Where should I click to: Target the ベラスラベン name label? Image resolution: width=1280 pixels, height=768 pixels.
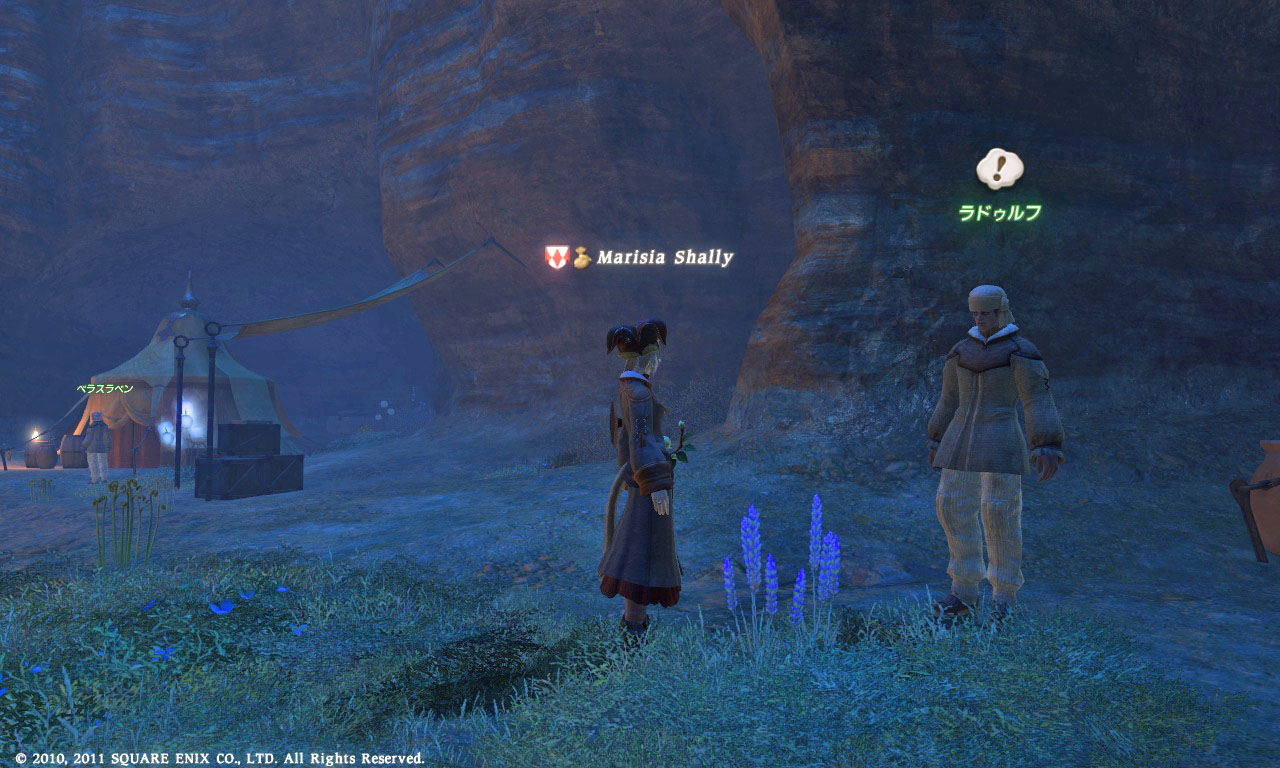[104, 389]
